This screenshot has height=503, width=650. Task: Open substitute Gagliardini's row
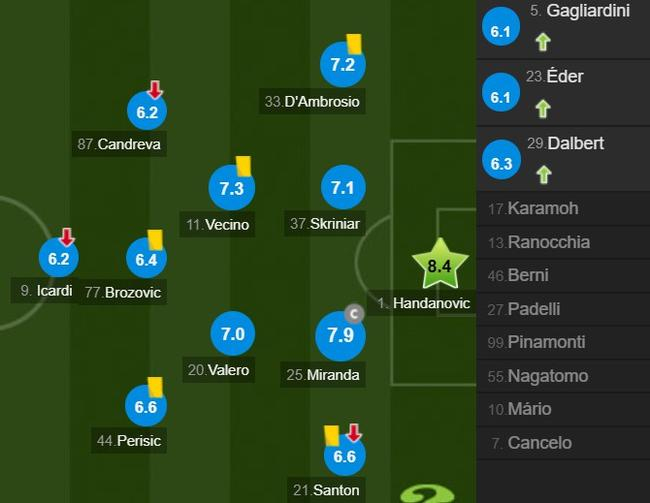pyautogui.click(x=563, y=26)
